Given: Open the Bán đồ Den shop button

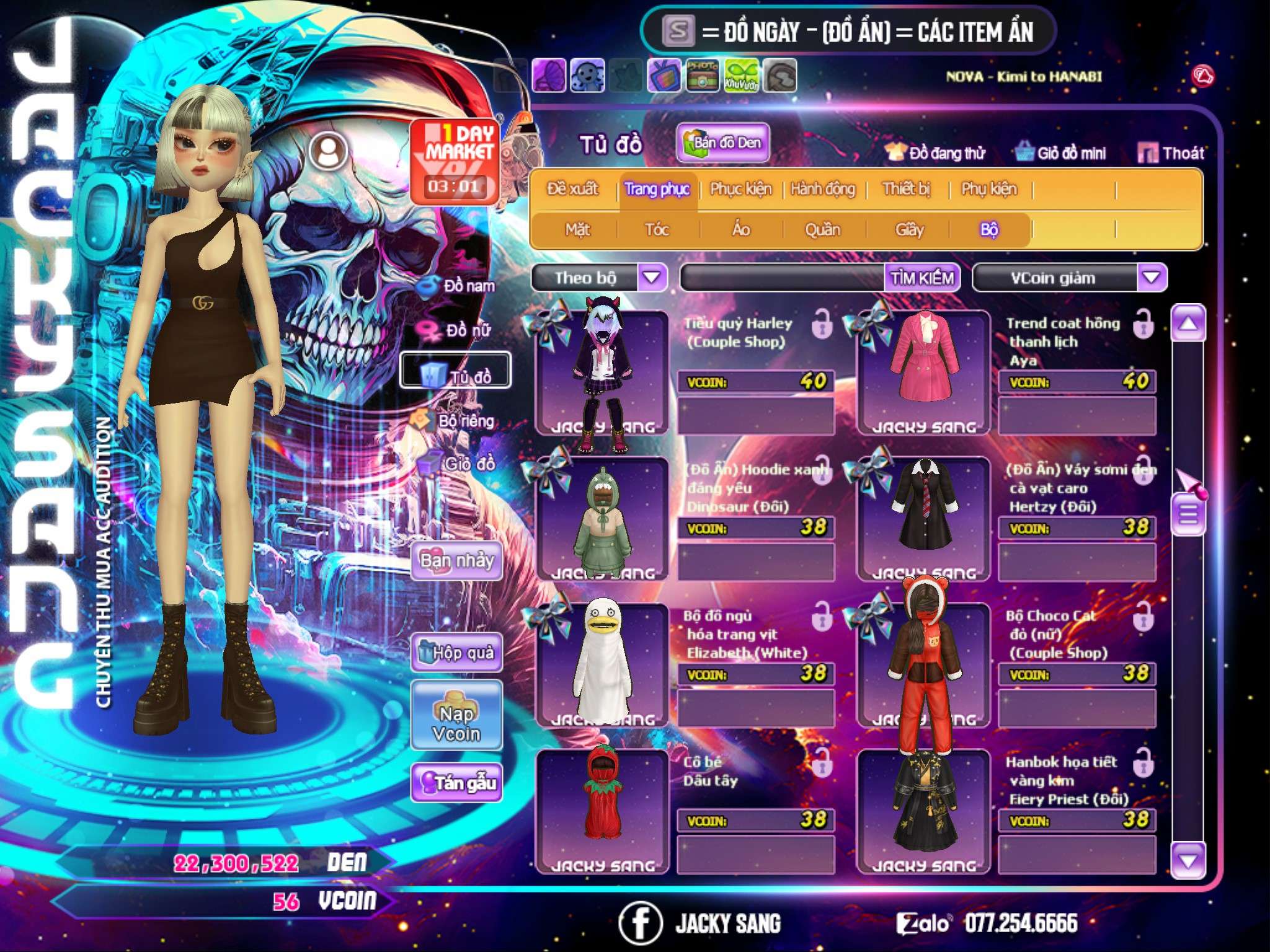Looking at the screenshot, I should pos(722,143).
